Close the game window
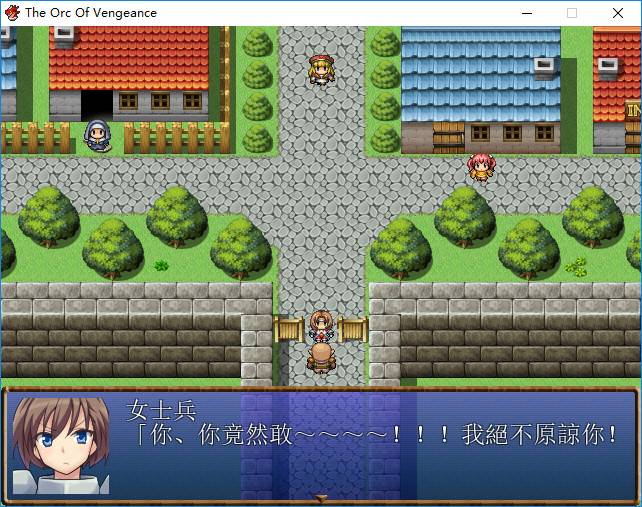The image size is (642, 507). click(618, 13)
